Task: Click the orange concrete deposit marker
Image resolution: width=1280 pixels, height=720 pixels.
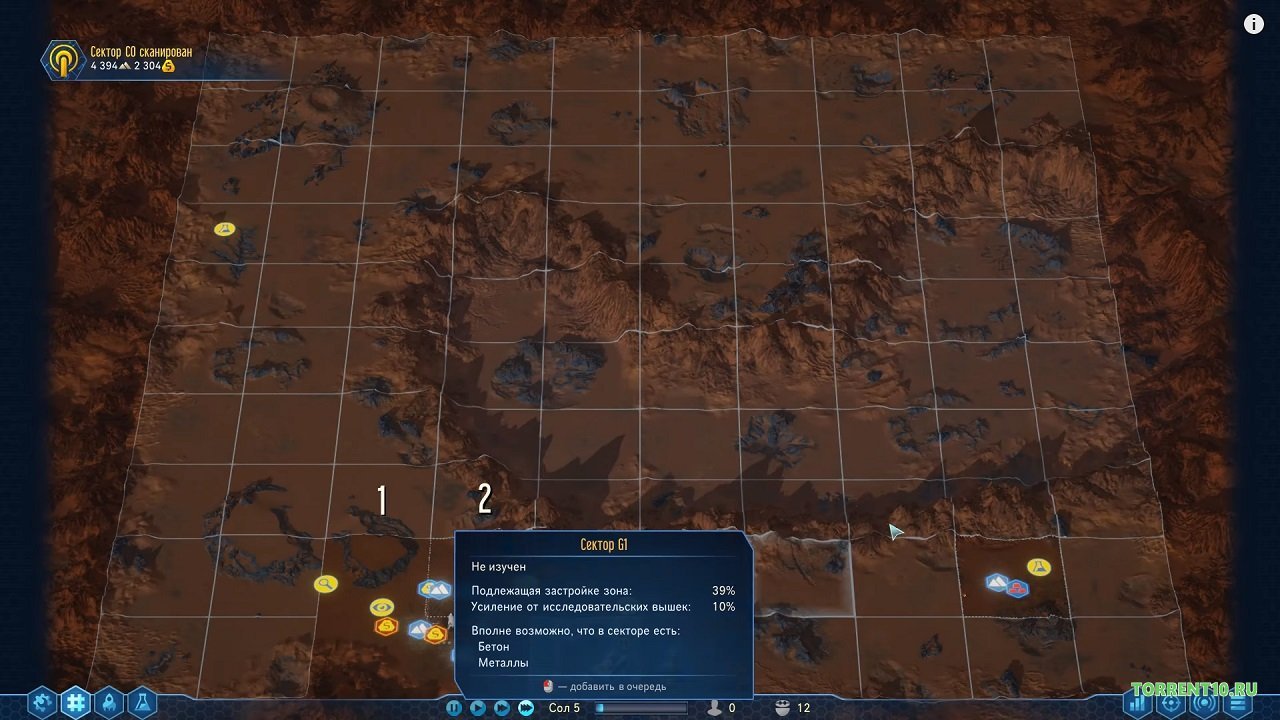Action: (385, 625)
